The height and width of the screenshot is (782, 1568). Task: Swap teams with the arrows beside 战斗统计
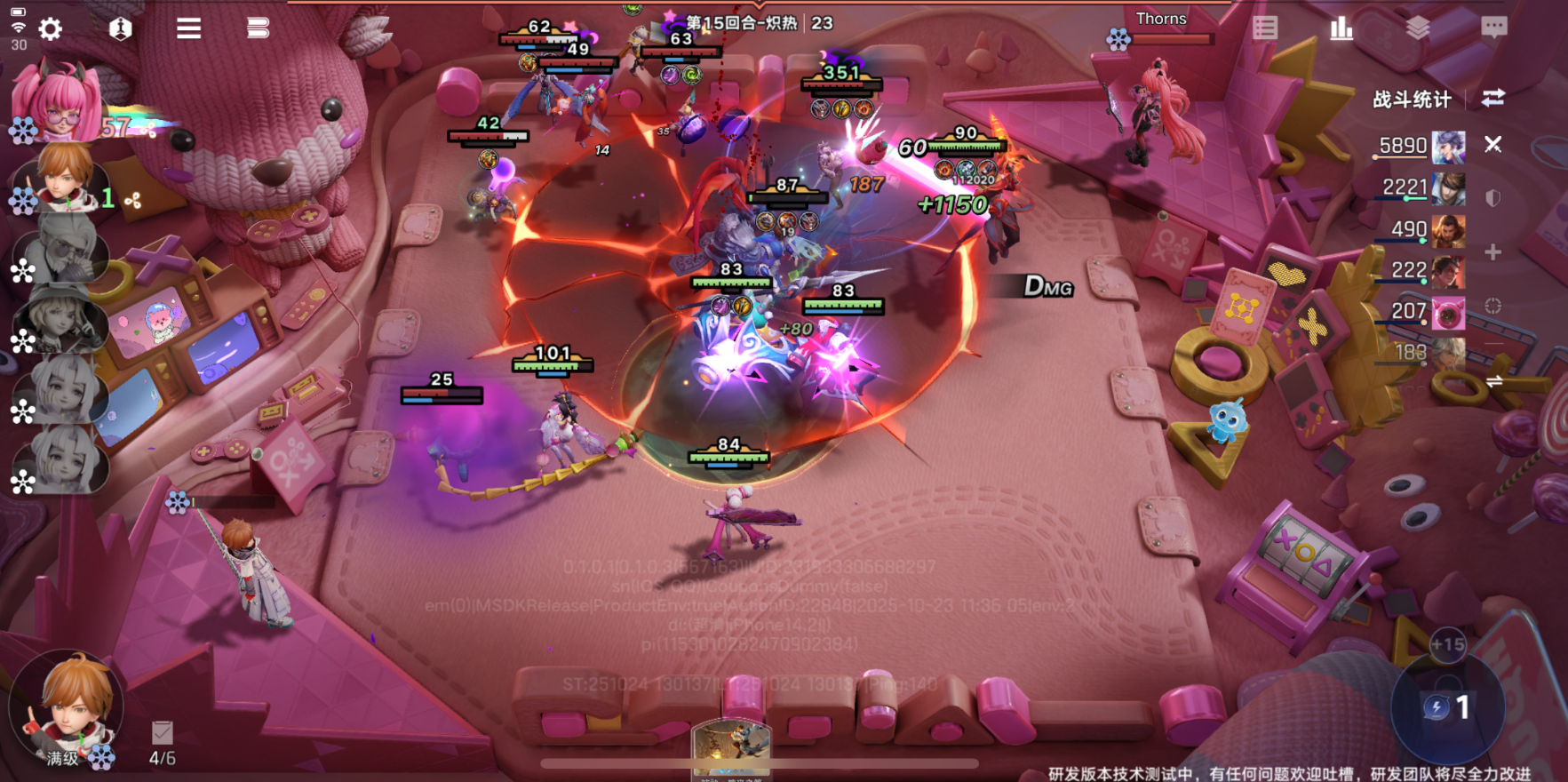(x=1493, y=99)
